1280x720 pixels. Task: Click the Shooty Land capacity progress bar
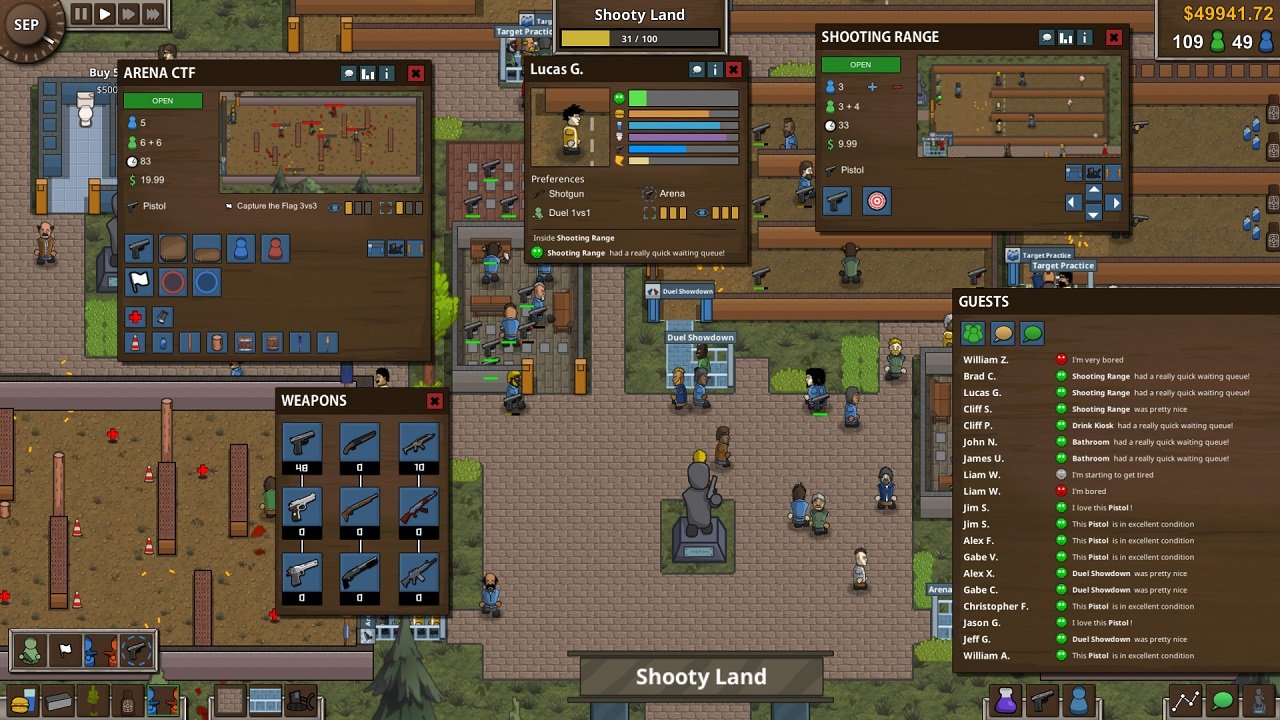tap(640, 38)
